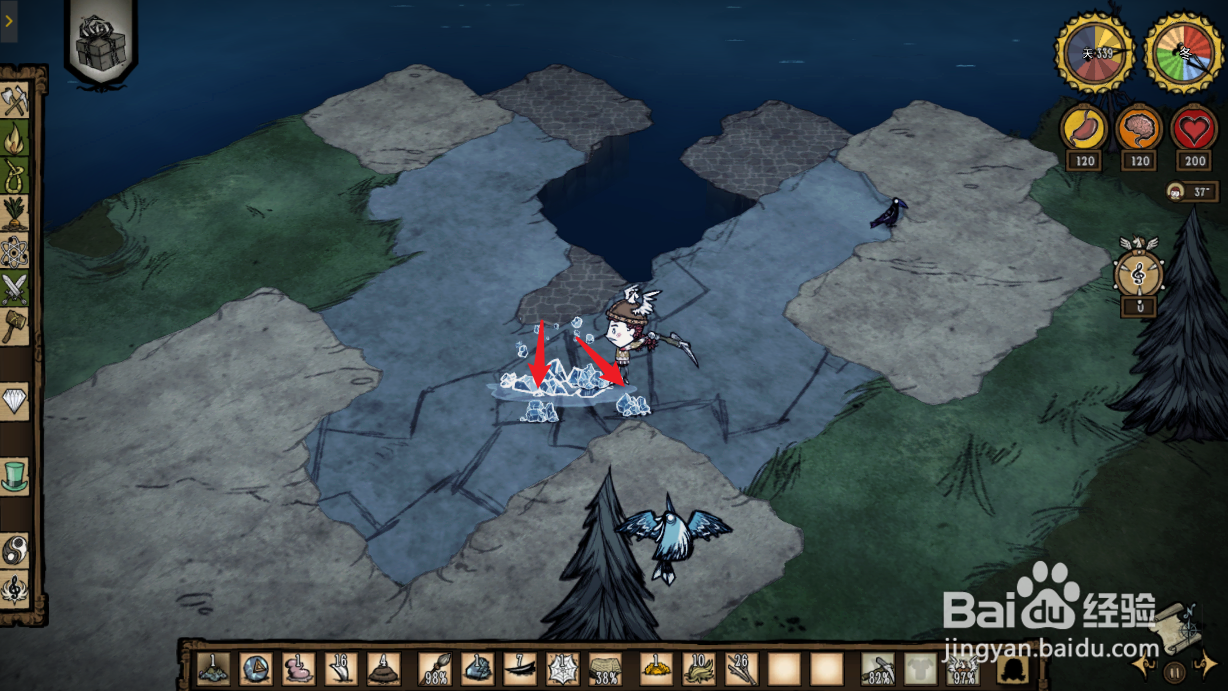Choose the crossed swords Fight tab
Screen dimensions: 1228x691
(x=15, y=290)
